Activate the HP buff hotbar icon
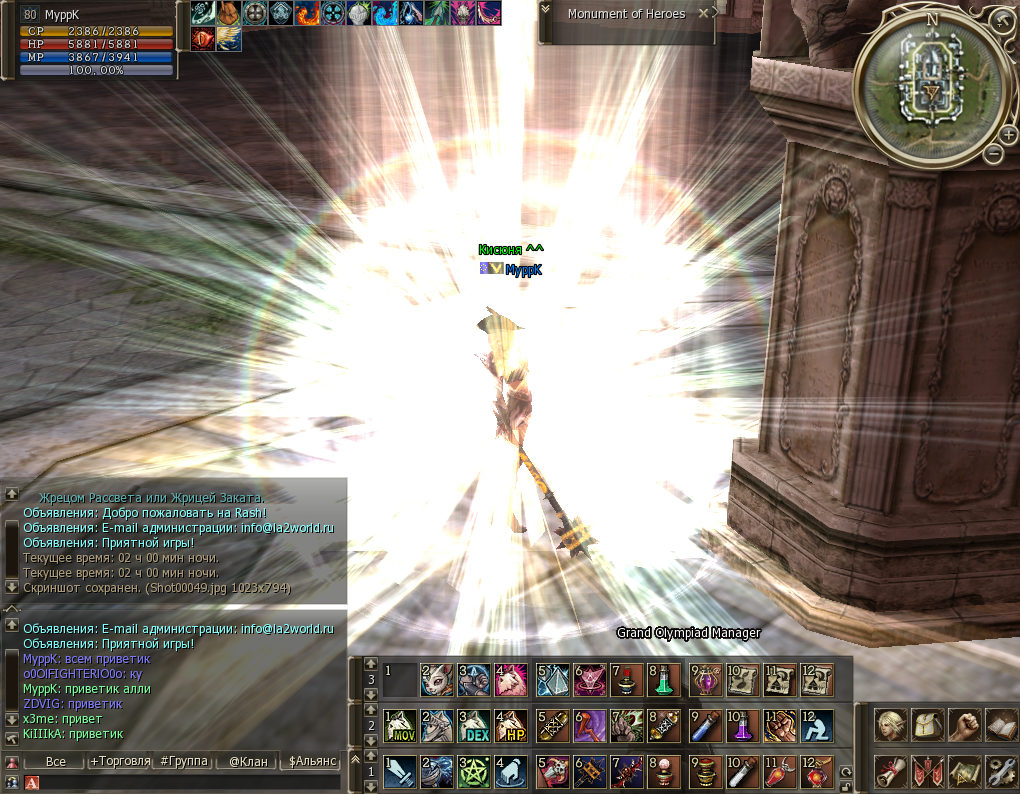Screen dimensions: 1020x794 tap(512, 726)
